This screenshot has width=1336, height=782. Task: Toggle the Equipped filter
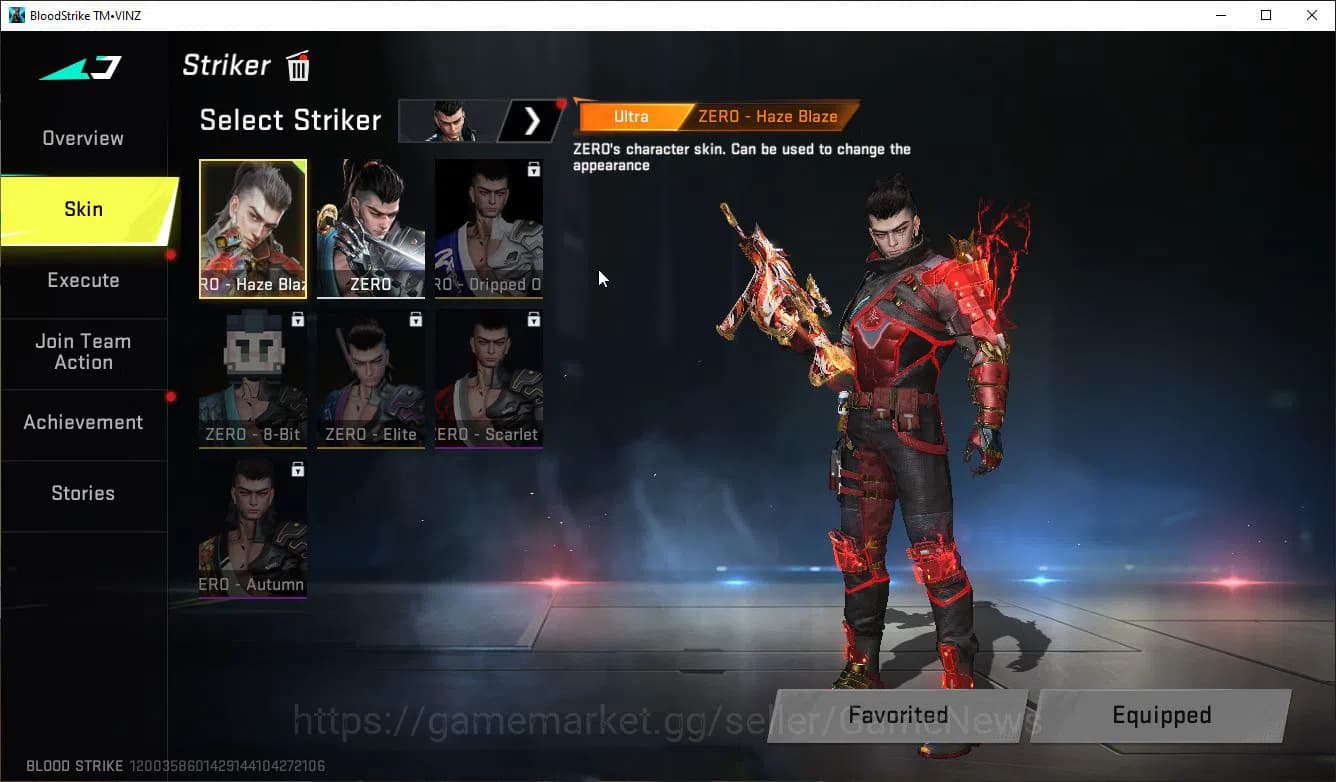click(x=1161, y=715)
